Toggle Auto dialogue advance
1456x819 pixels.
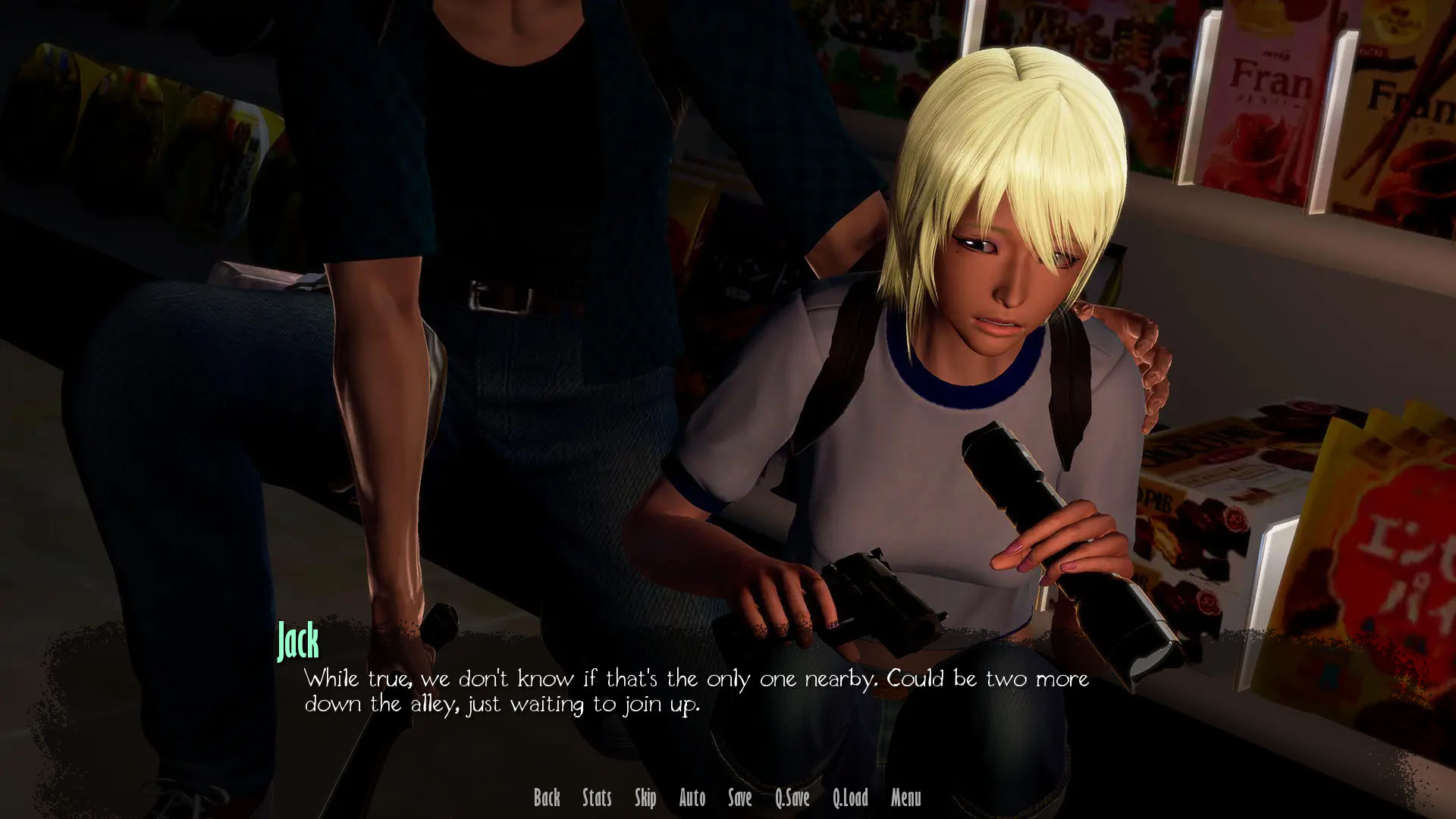click(x=692, y=798)
